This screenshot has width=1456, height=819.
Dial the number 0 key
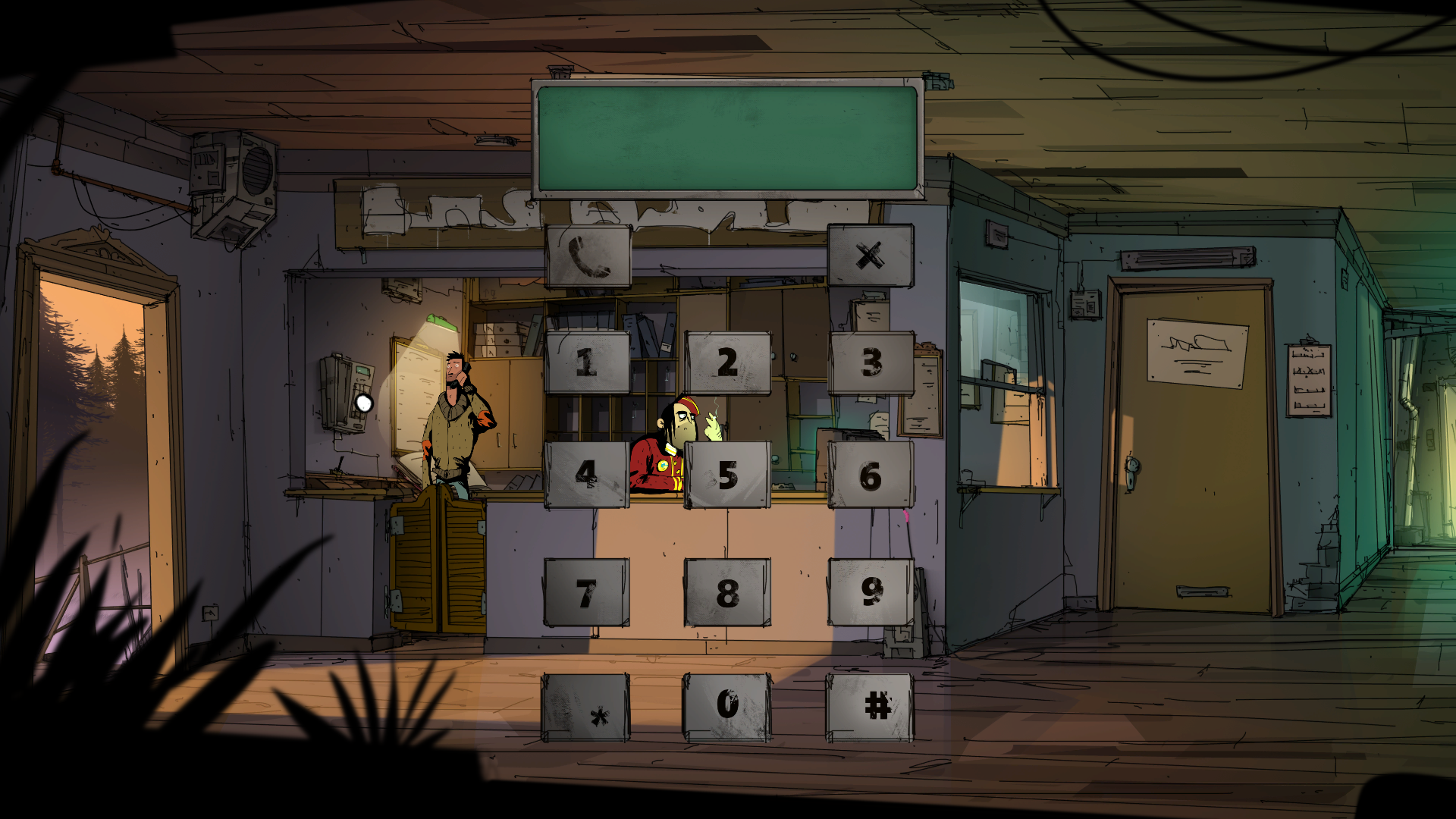tap(727, 706)
